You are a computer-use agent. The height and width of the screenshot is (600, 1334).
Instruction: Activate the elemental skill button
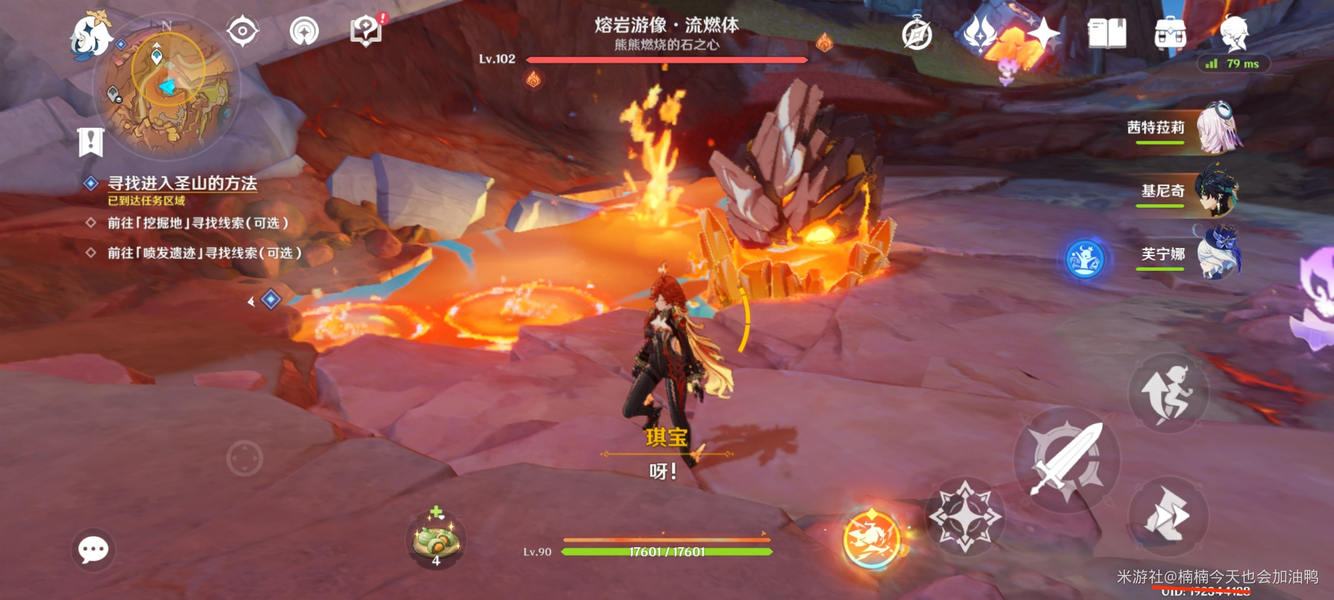tap(964, 516)
